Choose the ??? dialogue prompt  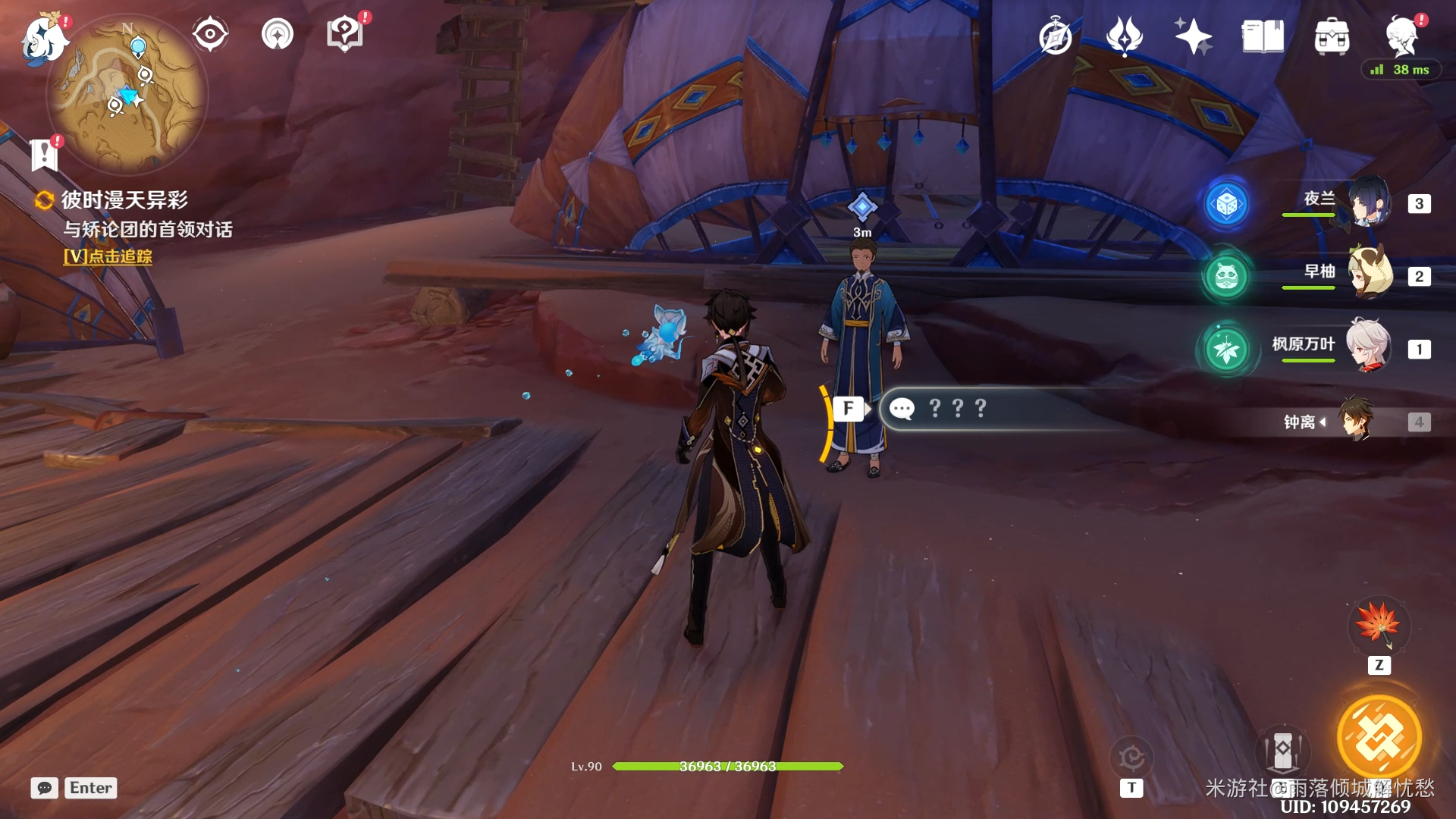(958, 409)
